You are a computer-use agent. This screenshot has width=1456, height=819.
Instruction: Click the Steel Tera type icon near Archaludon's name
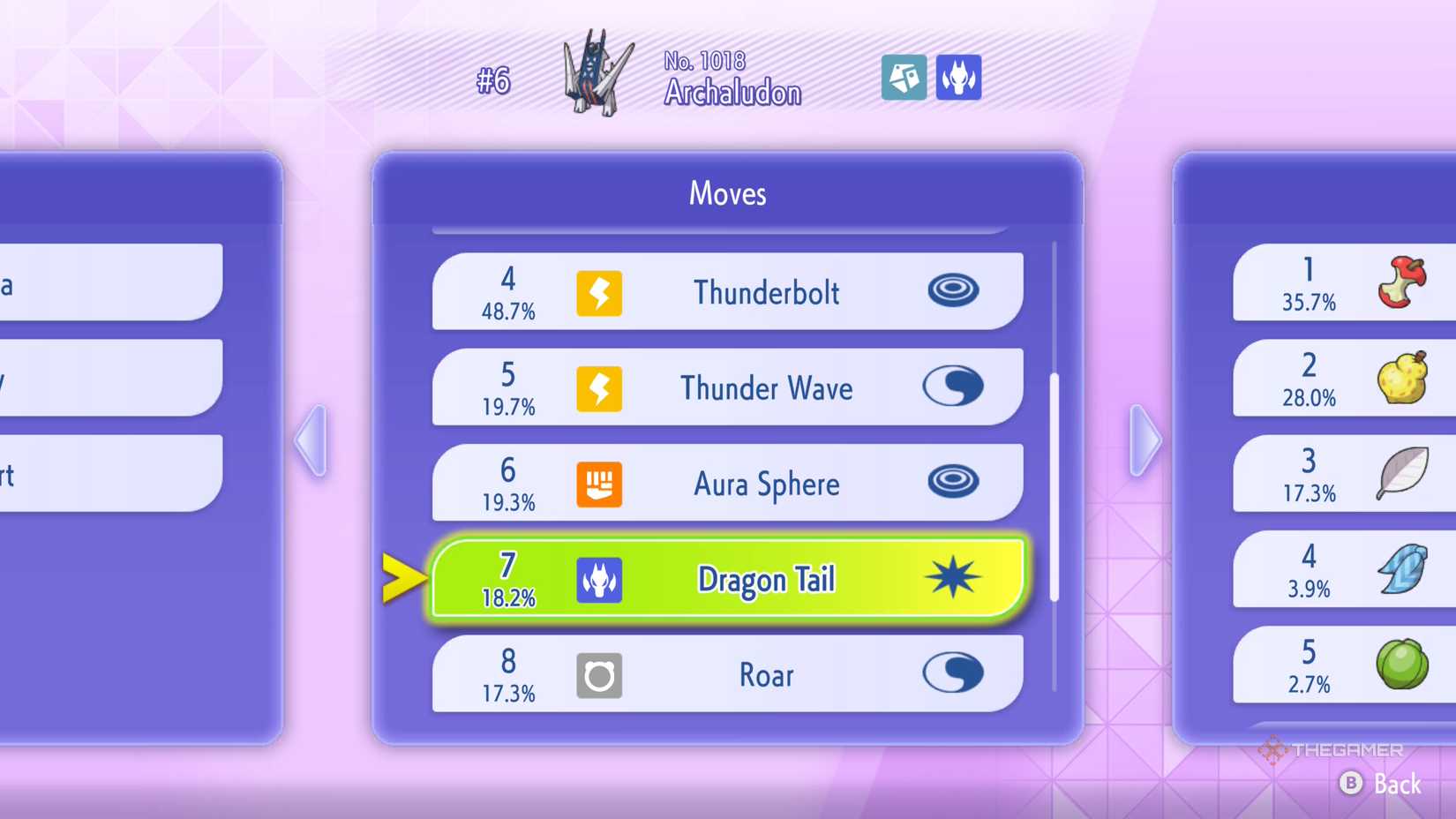(904, 78)
